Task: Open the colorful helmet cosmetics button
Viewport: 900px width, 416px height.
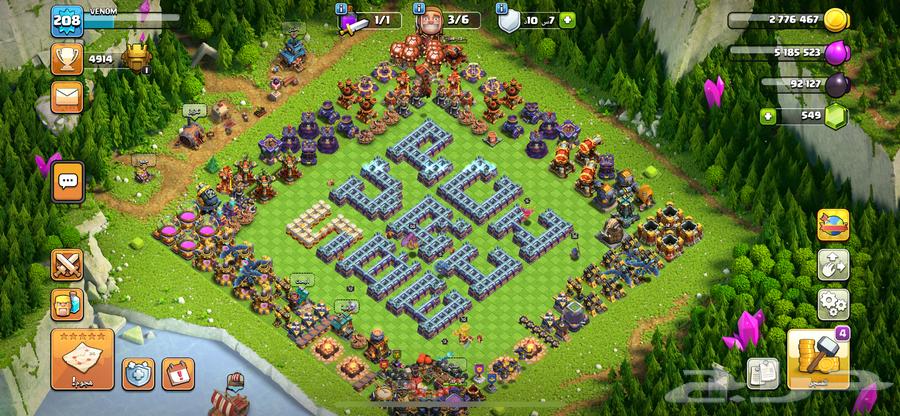Action: point(833,226)
